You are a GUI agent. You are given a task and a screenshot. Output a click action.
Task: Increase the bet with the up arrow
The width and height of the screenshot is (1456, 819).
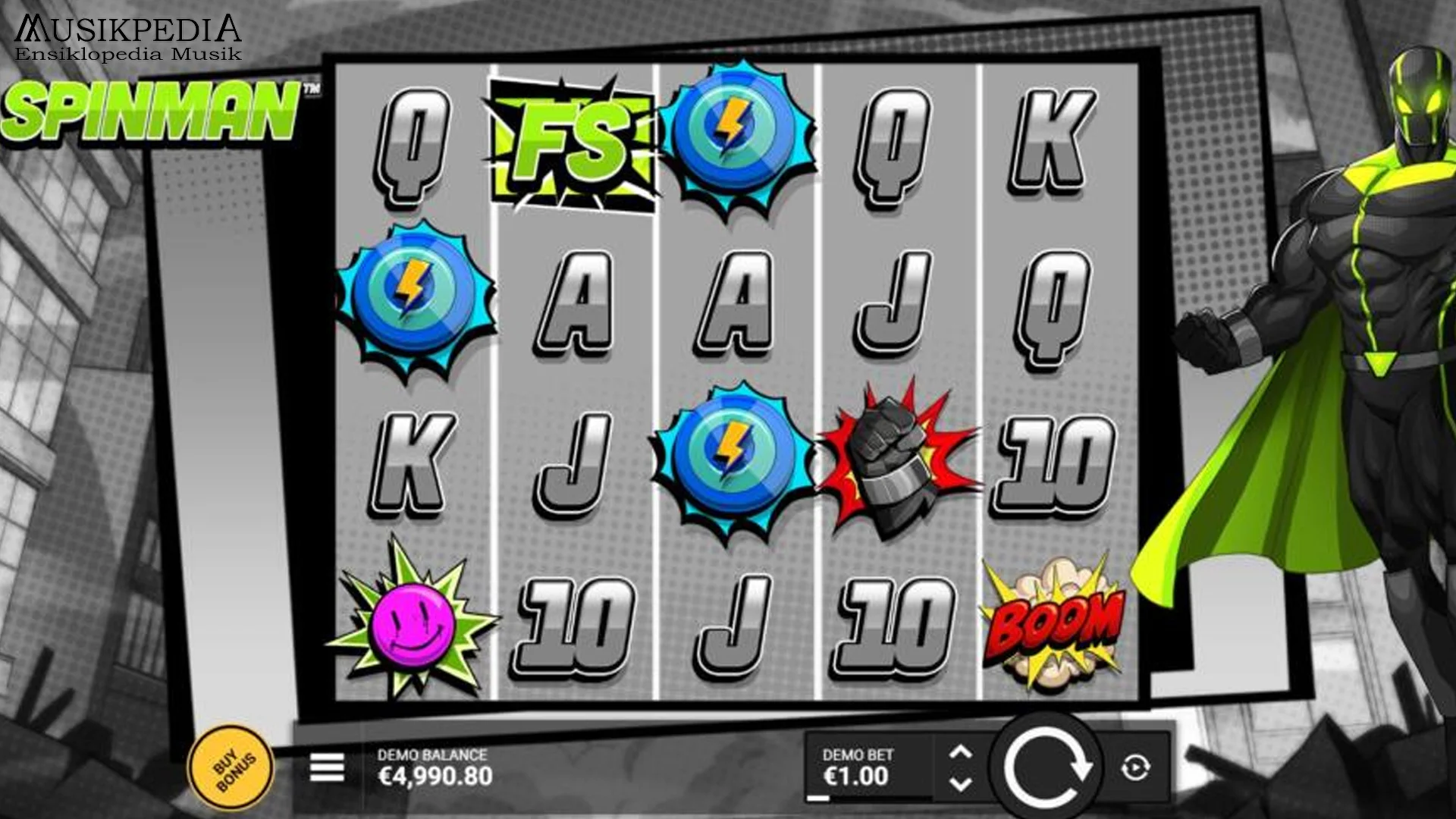click(962, 751)
